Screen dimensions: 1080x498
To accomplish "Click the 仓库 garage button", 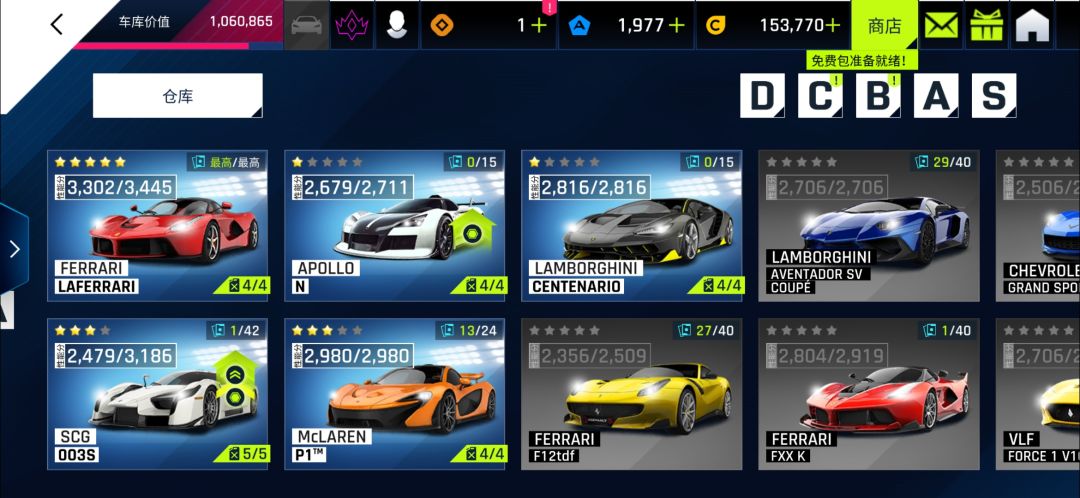I will (177, 96).
